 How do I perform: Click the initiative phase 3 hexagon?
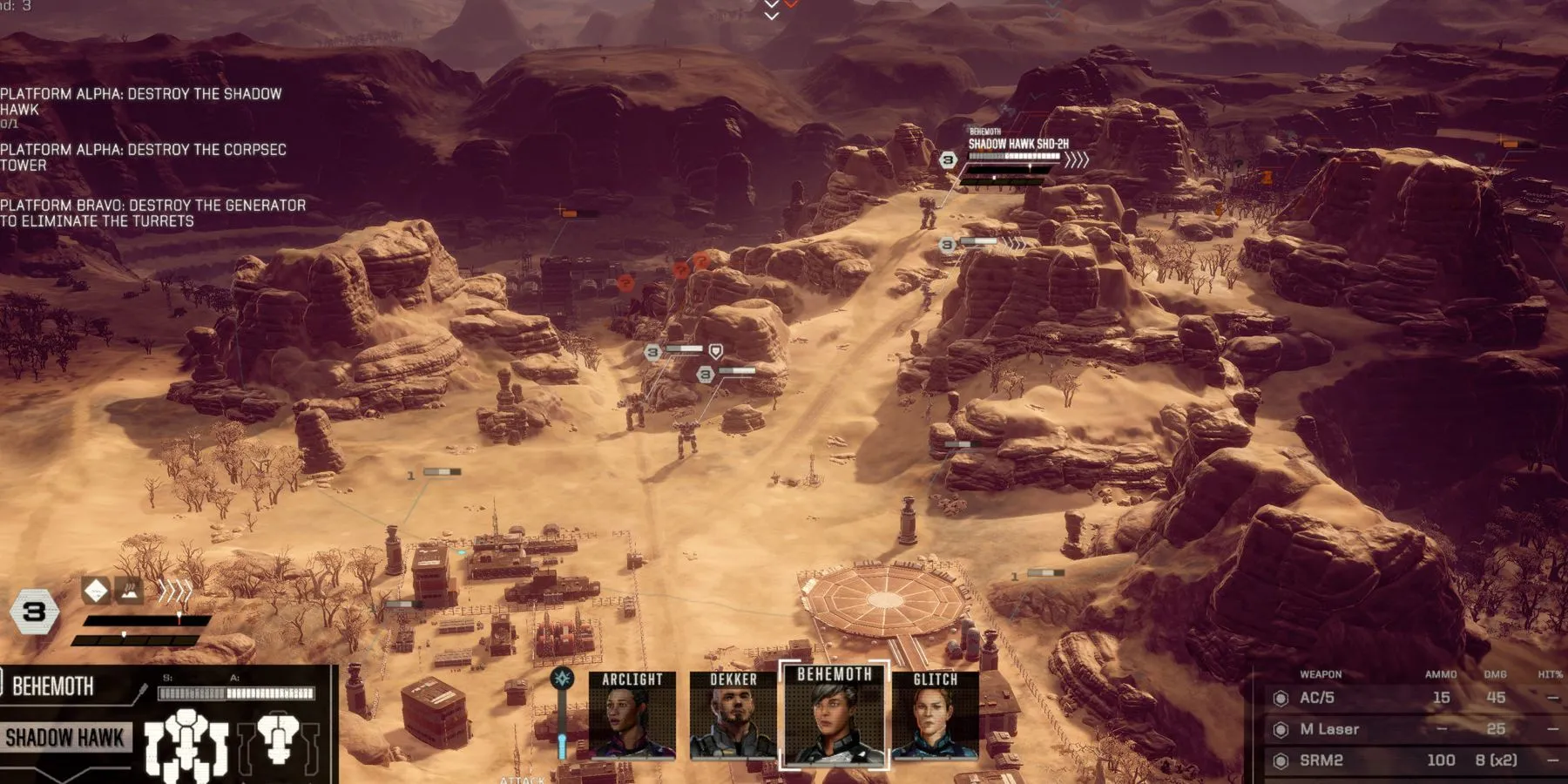coord(34,612)
